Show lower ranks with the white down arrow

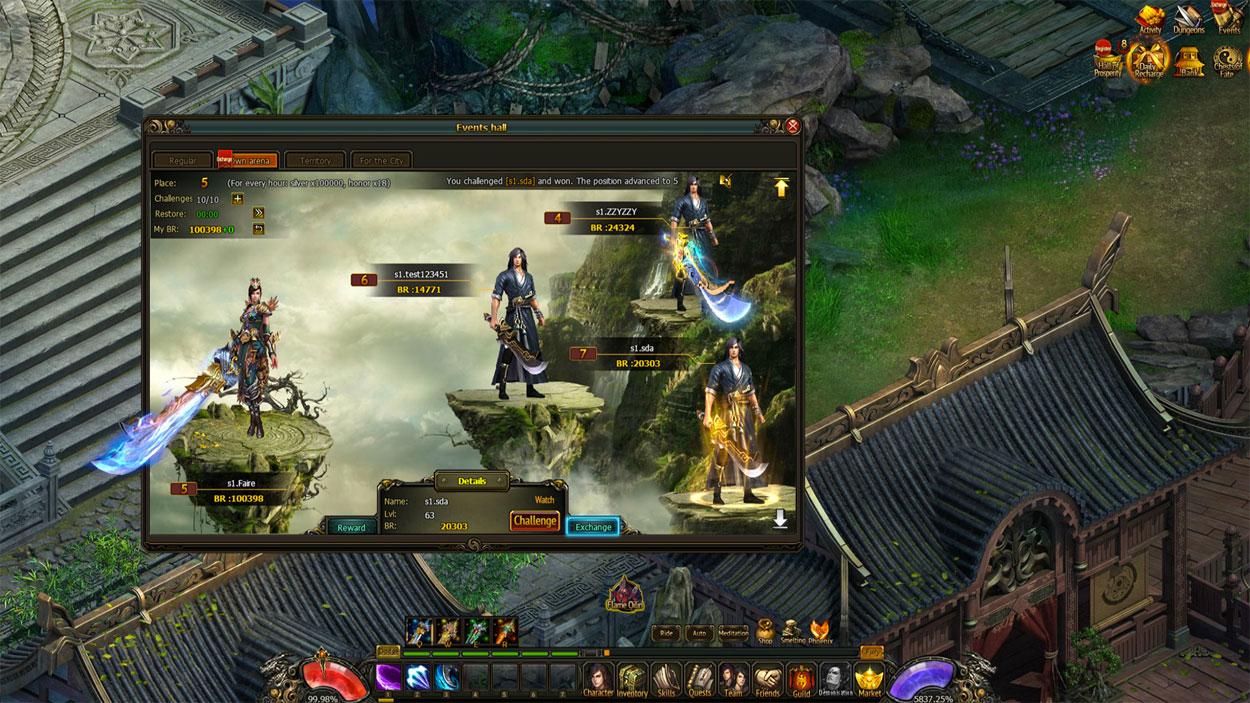(x=780, y=519)
